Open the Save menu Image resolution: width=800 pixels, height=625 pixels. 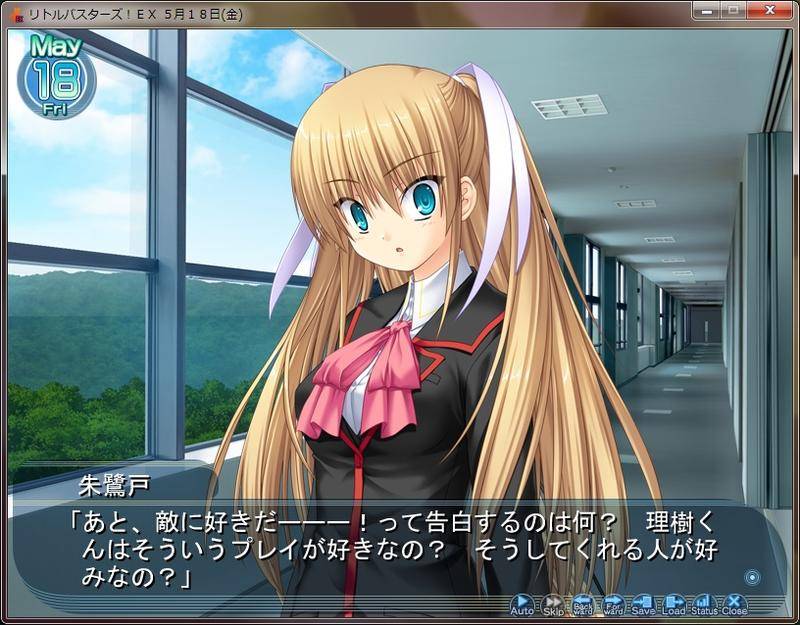click(x=643, y=604)
